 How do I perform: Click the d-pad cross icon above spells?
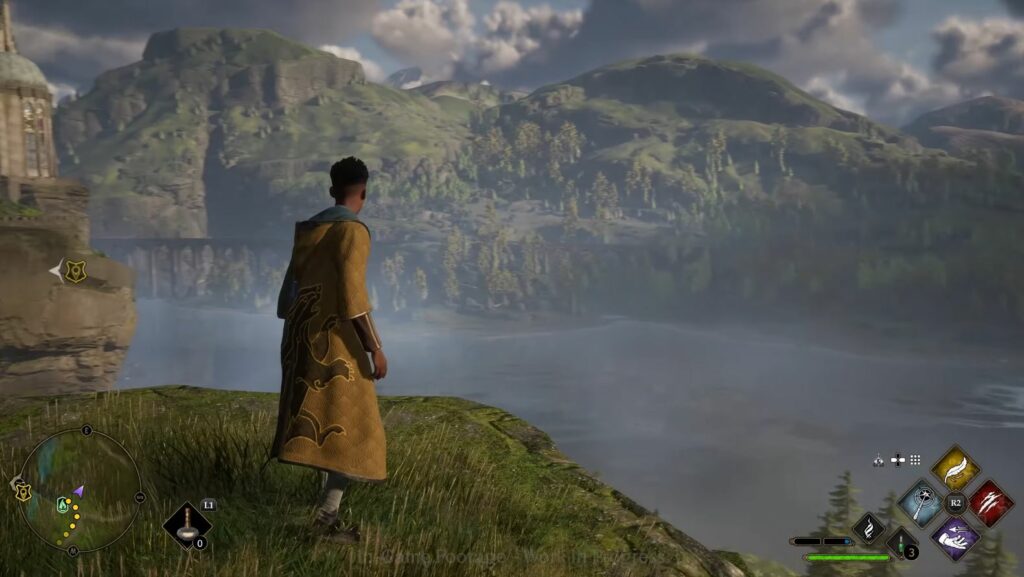pyautogui.click(x=897, y=460)
